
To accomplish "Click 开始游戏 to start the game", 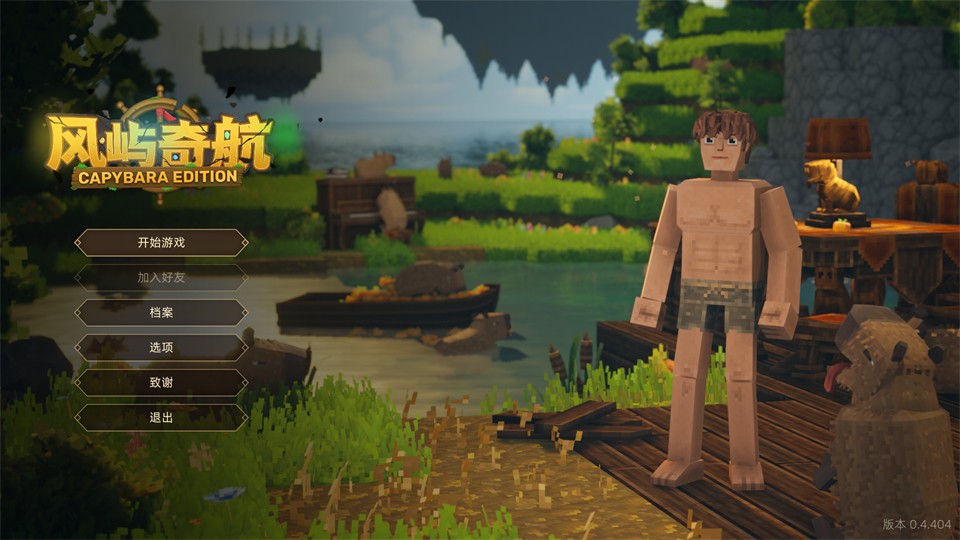I will coord(161,243).
